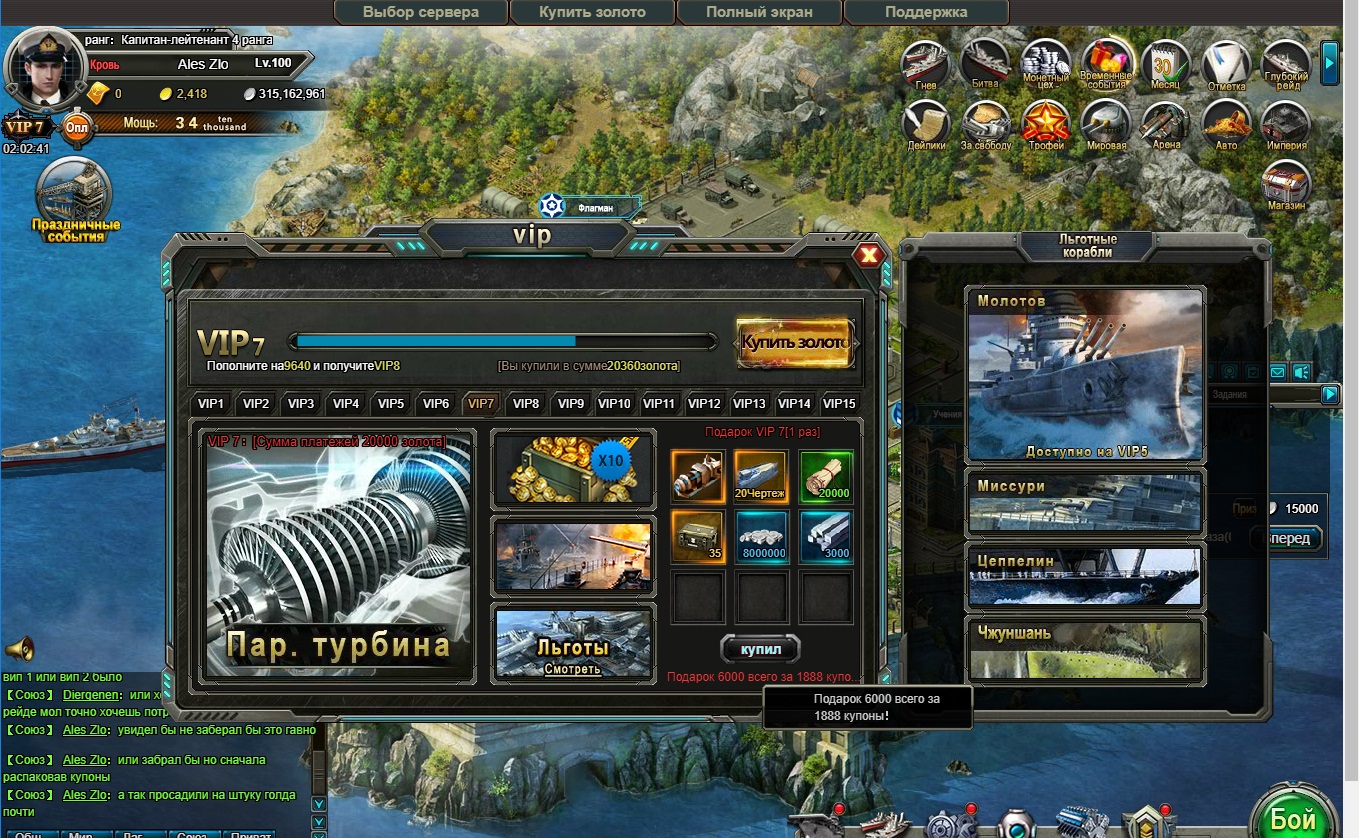Click the купил gift button

click(760, 649)
